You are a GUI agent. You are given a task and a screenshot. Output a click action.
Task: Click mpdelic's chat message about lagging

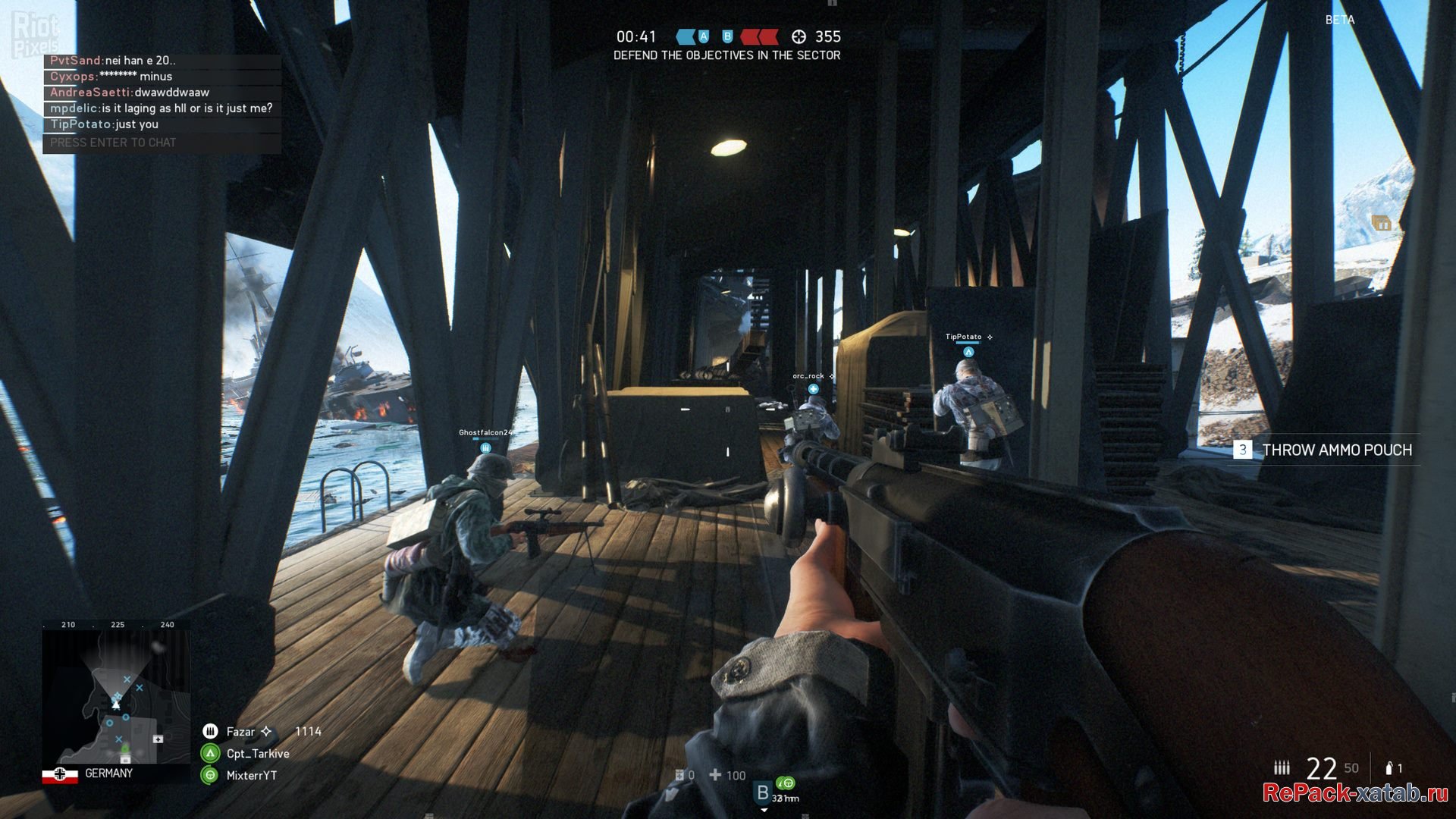tap(161, 108)
